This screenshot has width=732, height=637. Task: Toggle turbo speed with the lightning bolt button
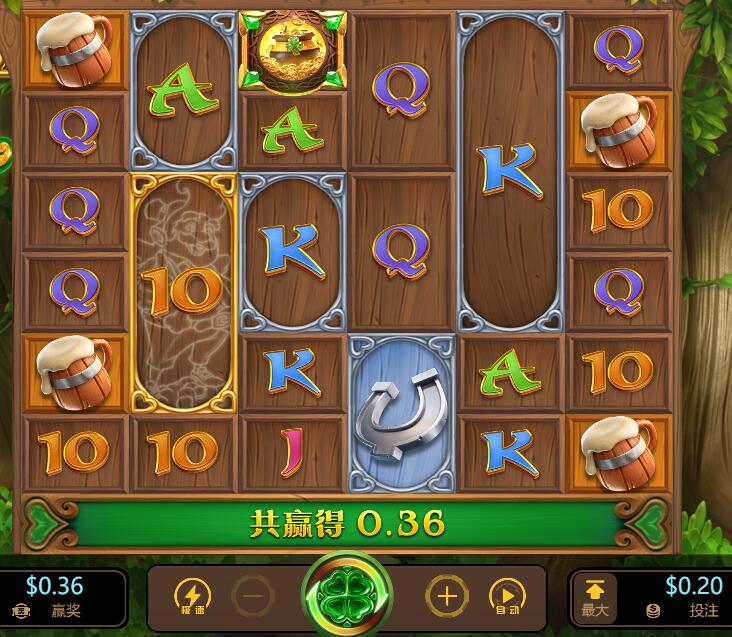[193, 597]
